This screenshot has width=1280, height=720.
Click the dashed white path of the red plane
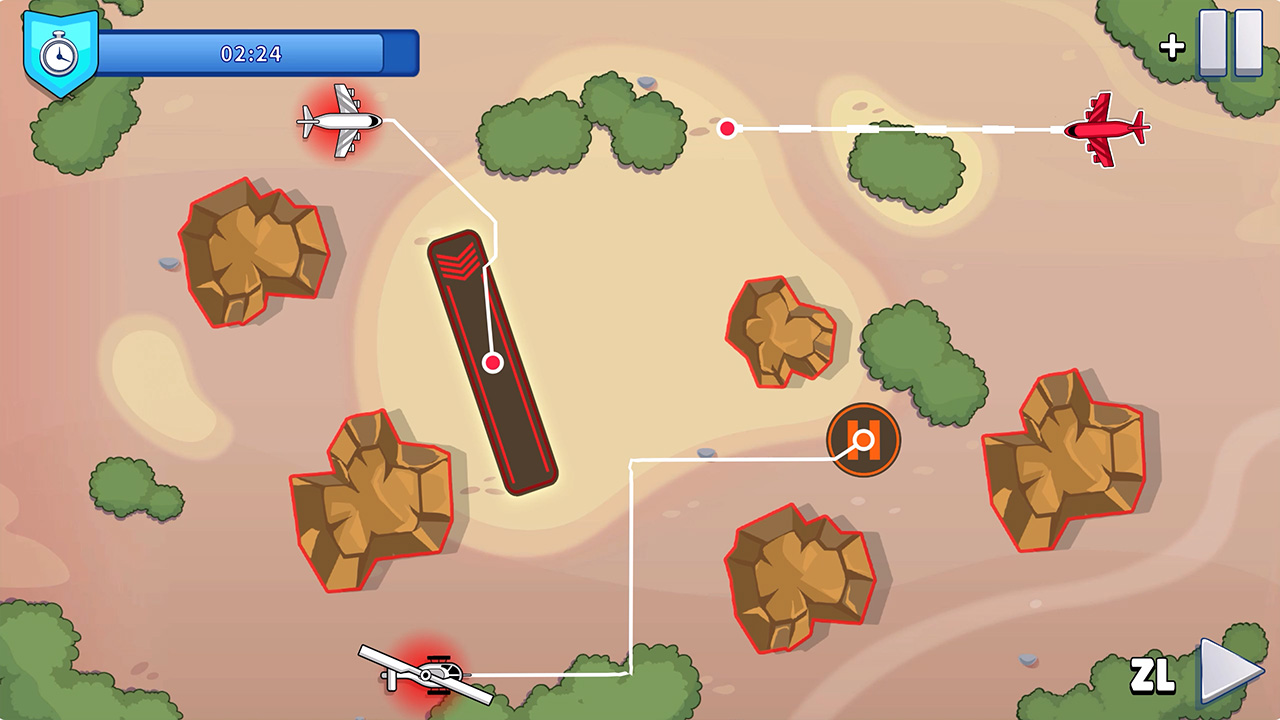click(900, 126)
